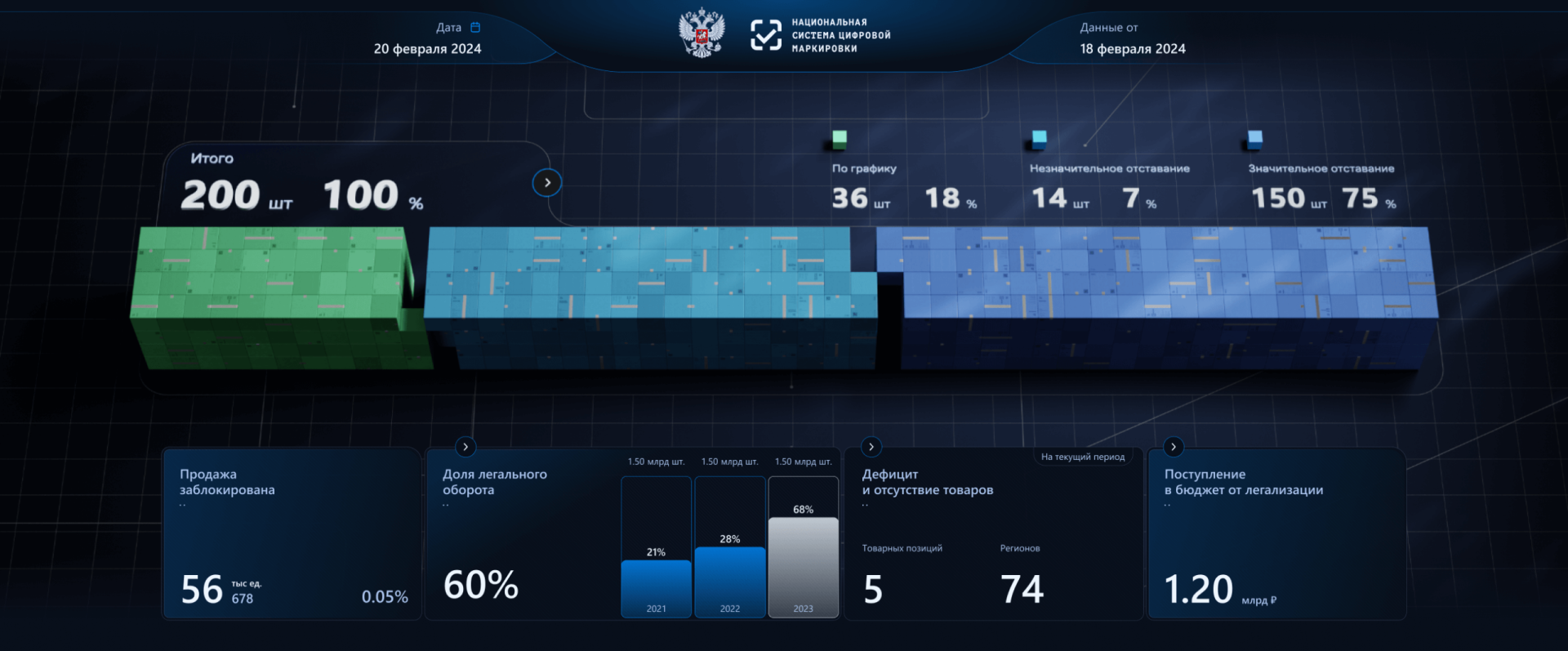Select the teal middle bar segment
This screenshot has width=1568, height=651.
[x=645, y=294]
